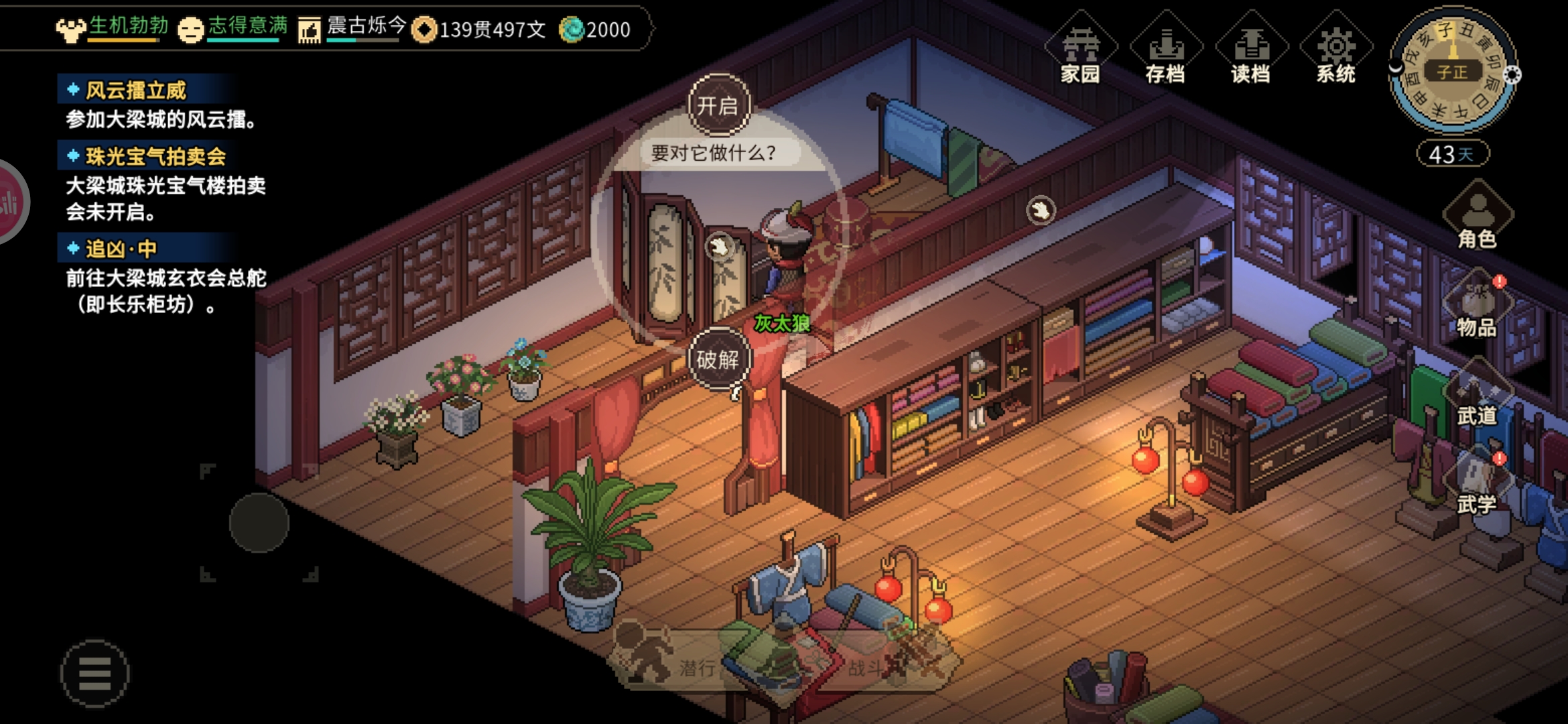The image size is (1568, 724).
Task: Open the 系统 system settings
Action: (1335, 50)
